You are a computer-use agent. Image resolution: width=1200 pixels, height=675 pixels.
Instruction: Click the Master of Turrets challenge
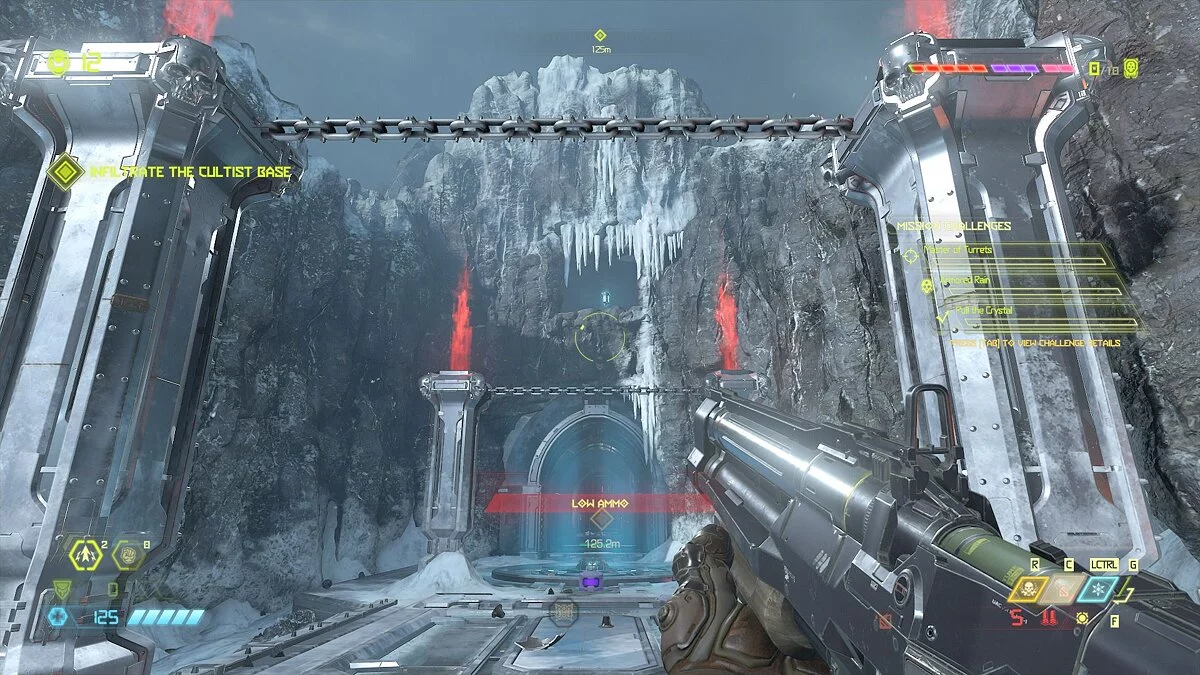coord(958,251)
